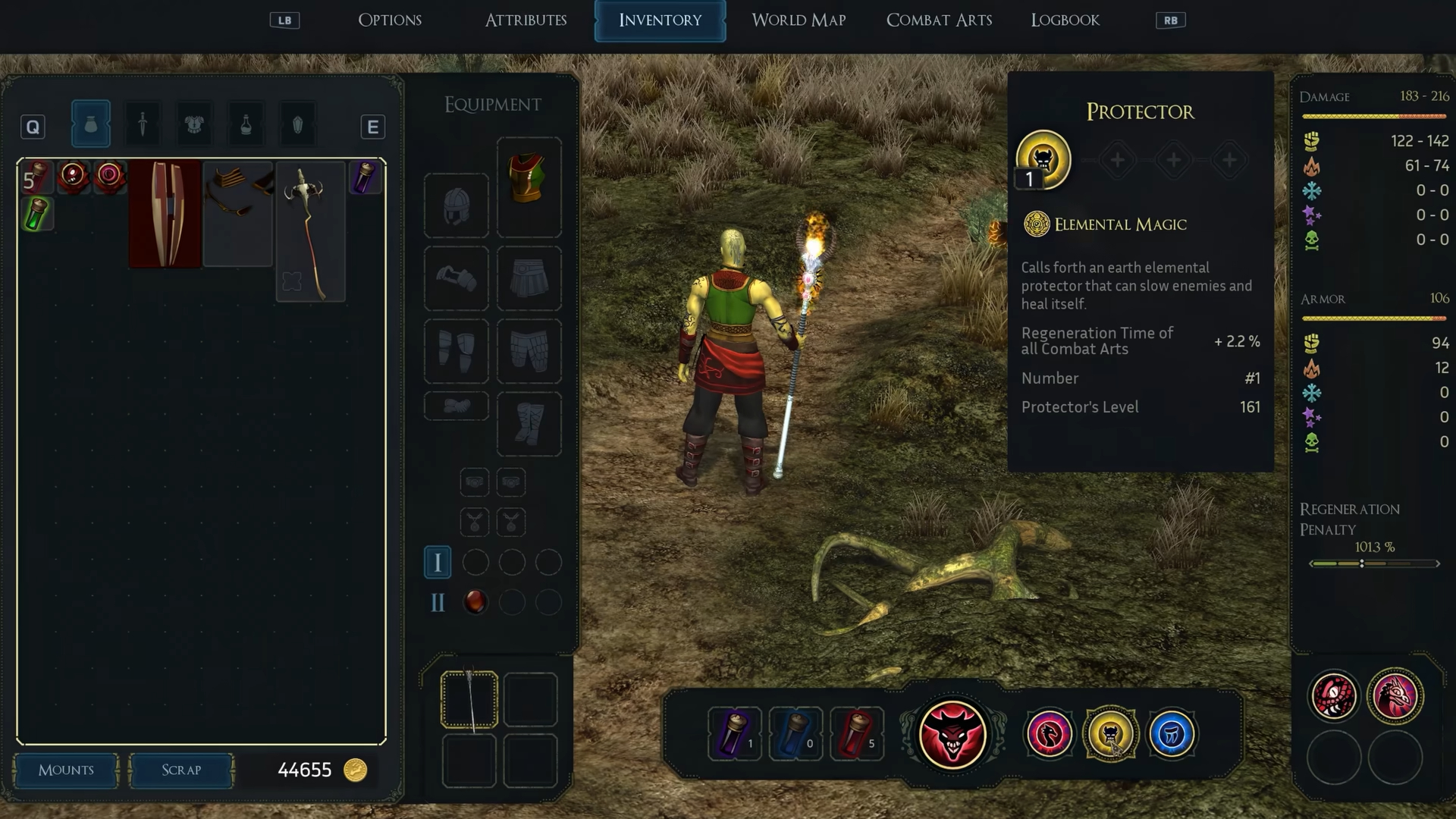Show the World Map tab
This screenshot has height=819, width=1456.
click(799, 20)
